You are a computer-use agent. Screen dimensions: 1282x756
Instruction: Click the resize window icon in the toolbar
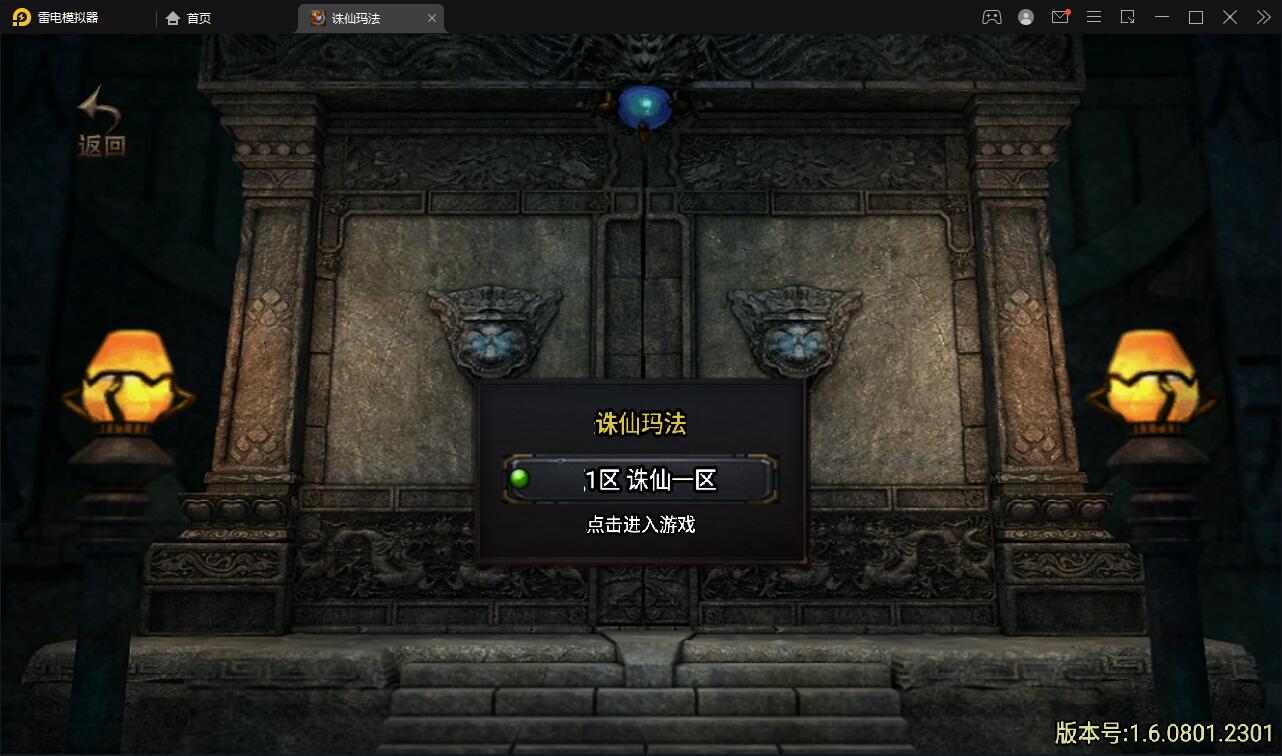coord(1128,17)
